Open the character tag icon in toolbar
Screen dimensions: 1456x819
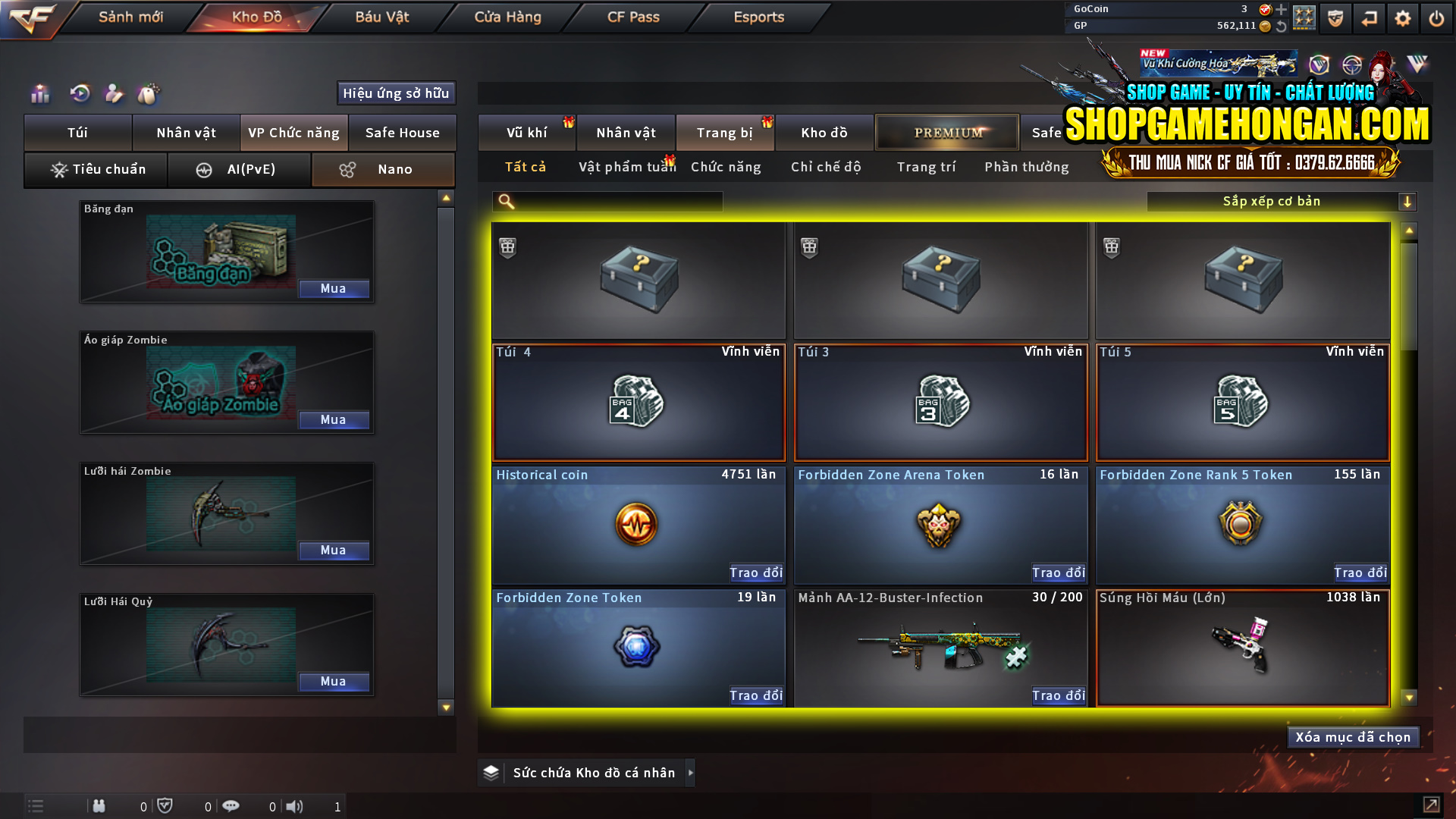coord(114,94)
